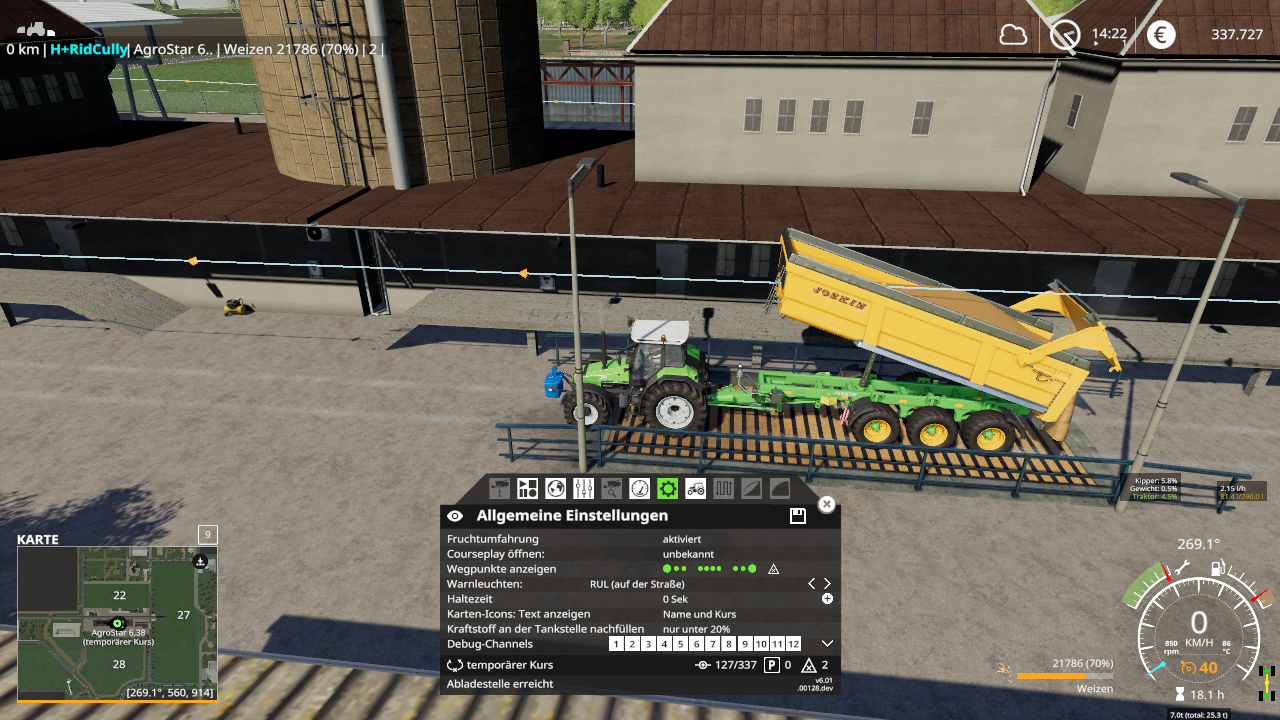Viewport: 1280px width, 720px height.
Task: Select next Warnleuchten option with right arrow
Action: (827, 584)
